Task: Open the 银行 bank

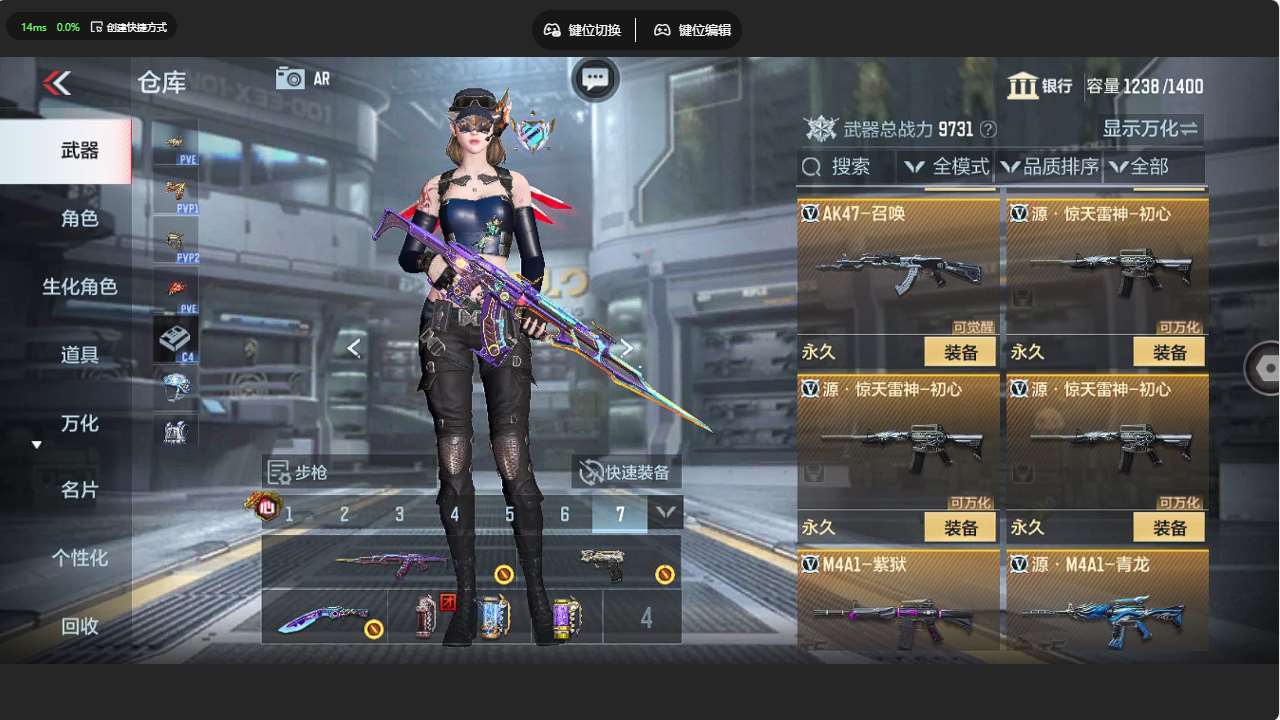Action: coord(1040,86)
